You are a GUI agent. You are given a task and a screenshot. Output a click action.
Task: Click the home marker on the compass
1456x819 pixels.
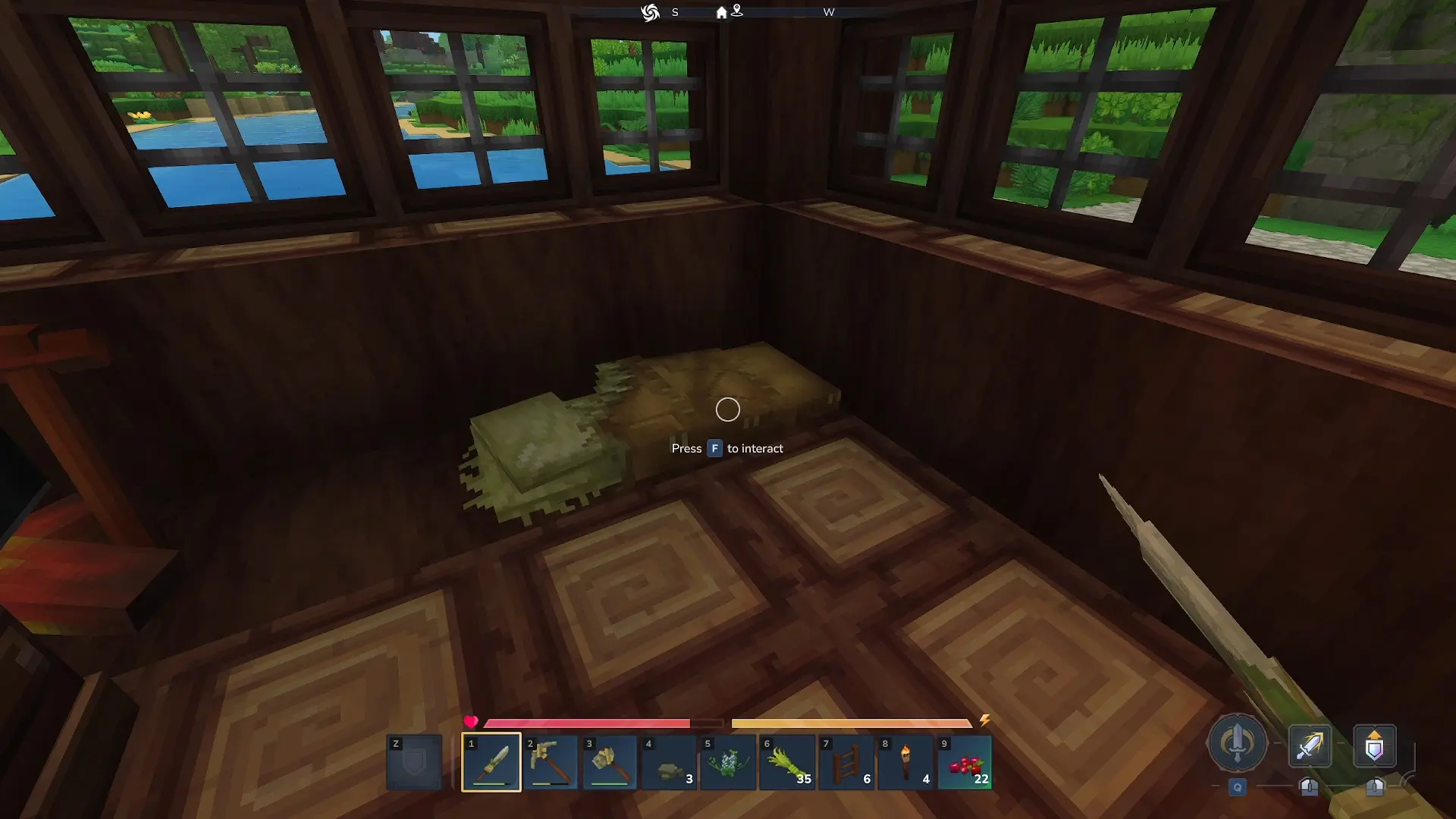(721, 12)
